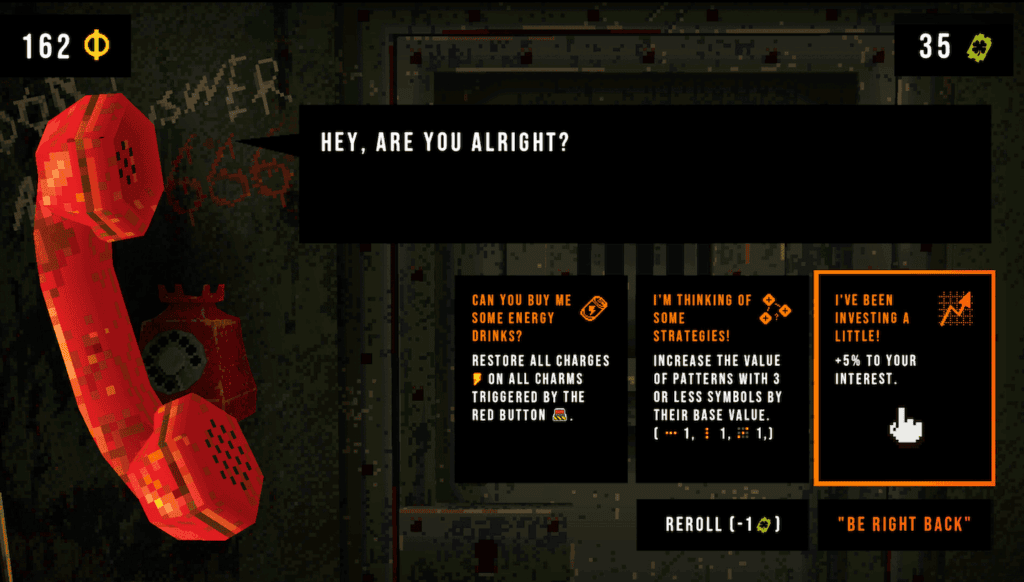This screenshot has height=582, width=1024.
Task: Reroll the phone offers
Action: pyautogui.click(x=722, y=525)
